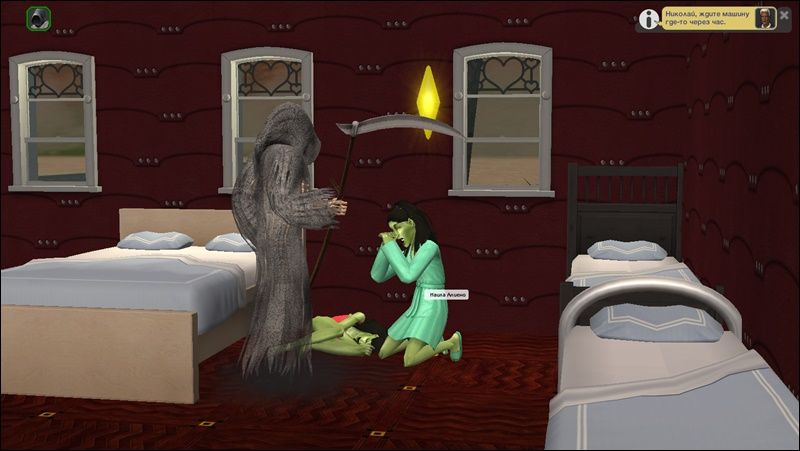
Task: Click the yellow message about waiting for the car
Action: (706, 18)
